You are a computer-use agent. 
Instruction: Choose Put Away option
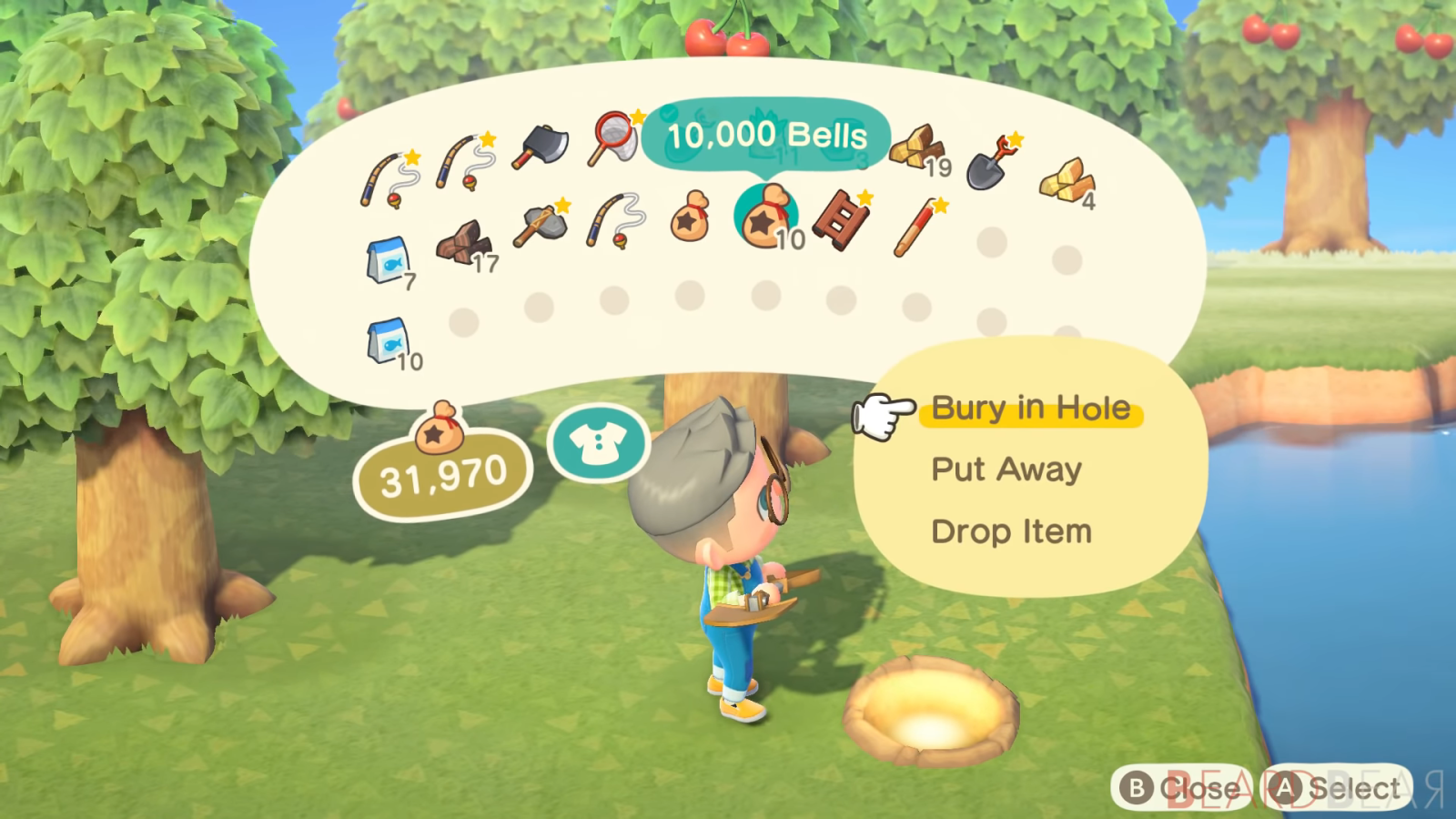click(x=1006, y=470)
